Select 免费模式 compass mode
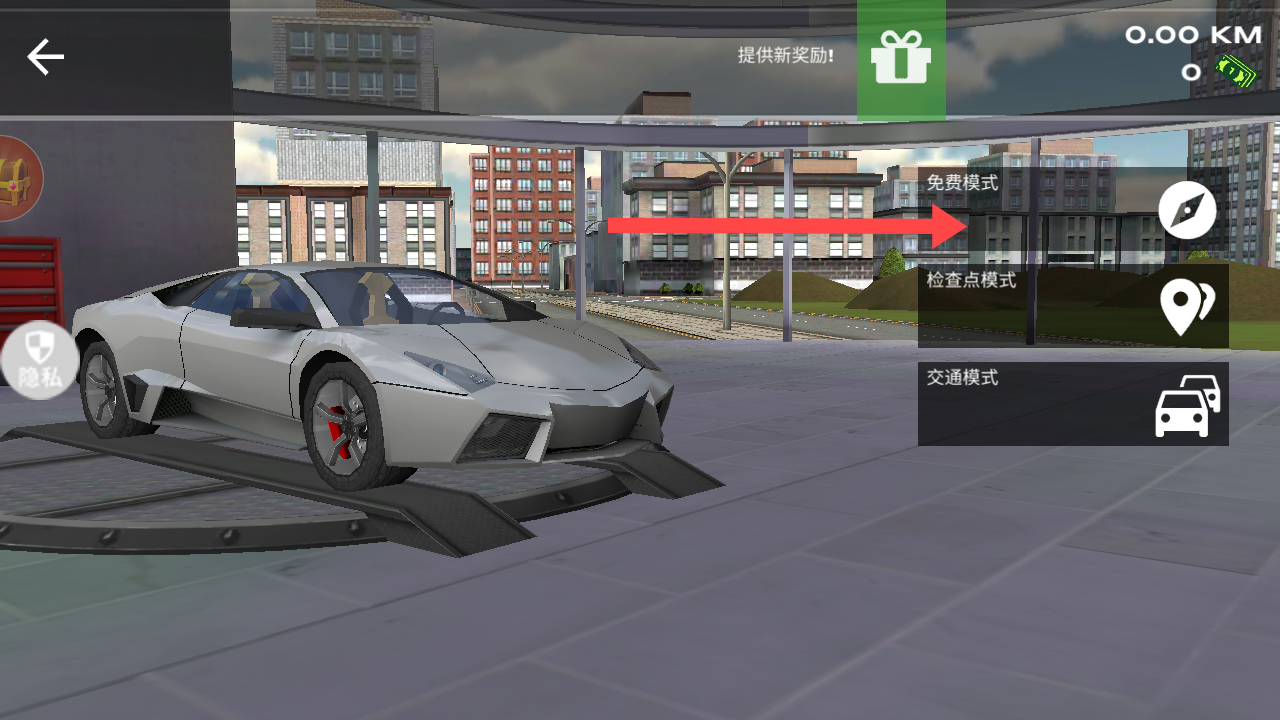The width and height of the screenshot is (1280, 720). [x=1073, y=209]
